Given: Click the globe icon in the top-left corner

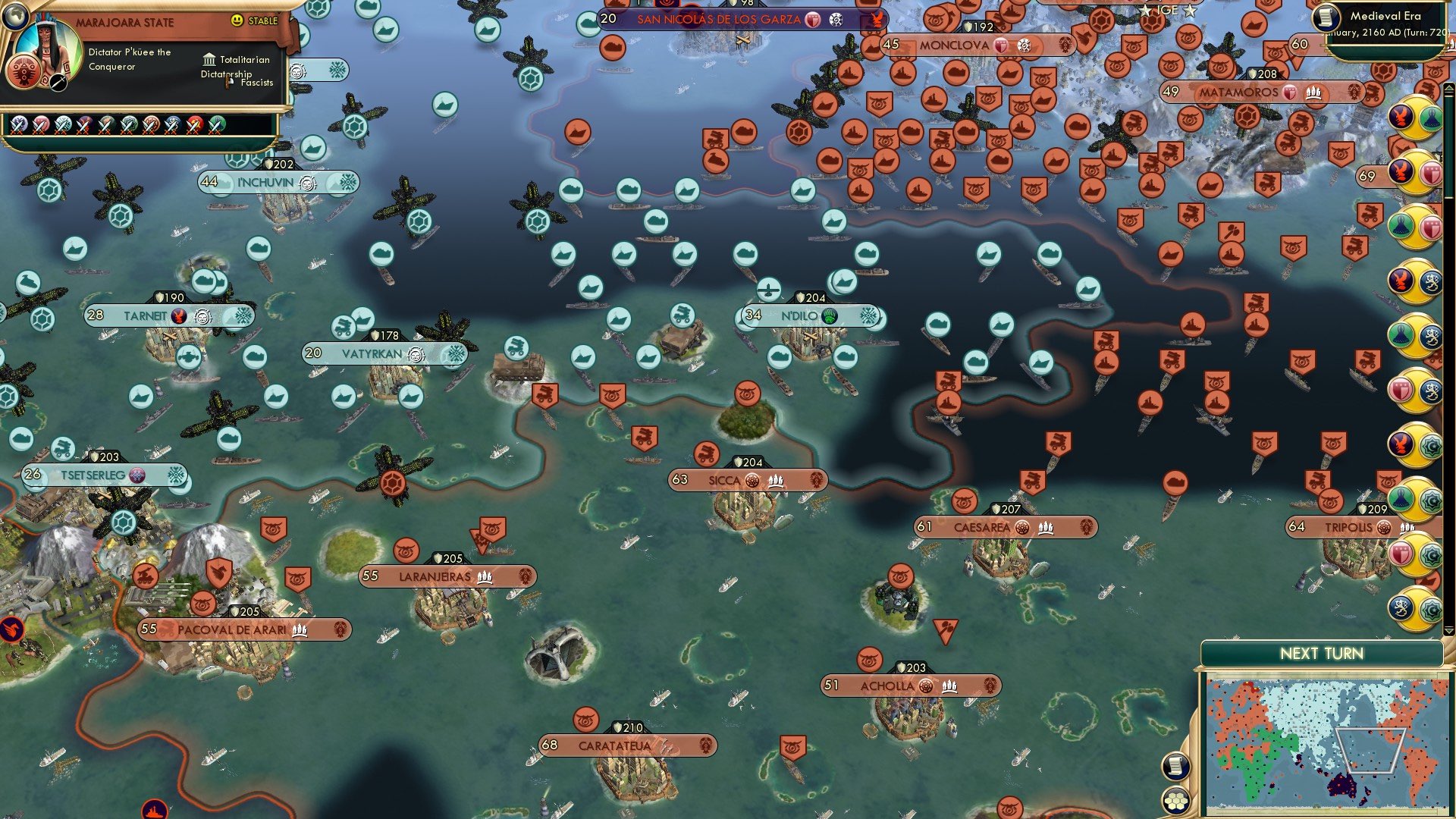Looking at the screenshot, I should 16,17.
